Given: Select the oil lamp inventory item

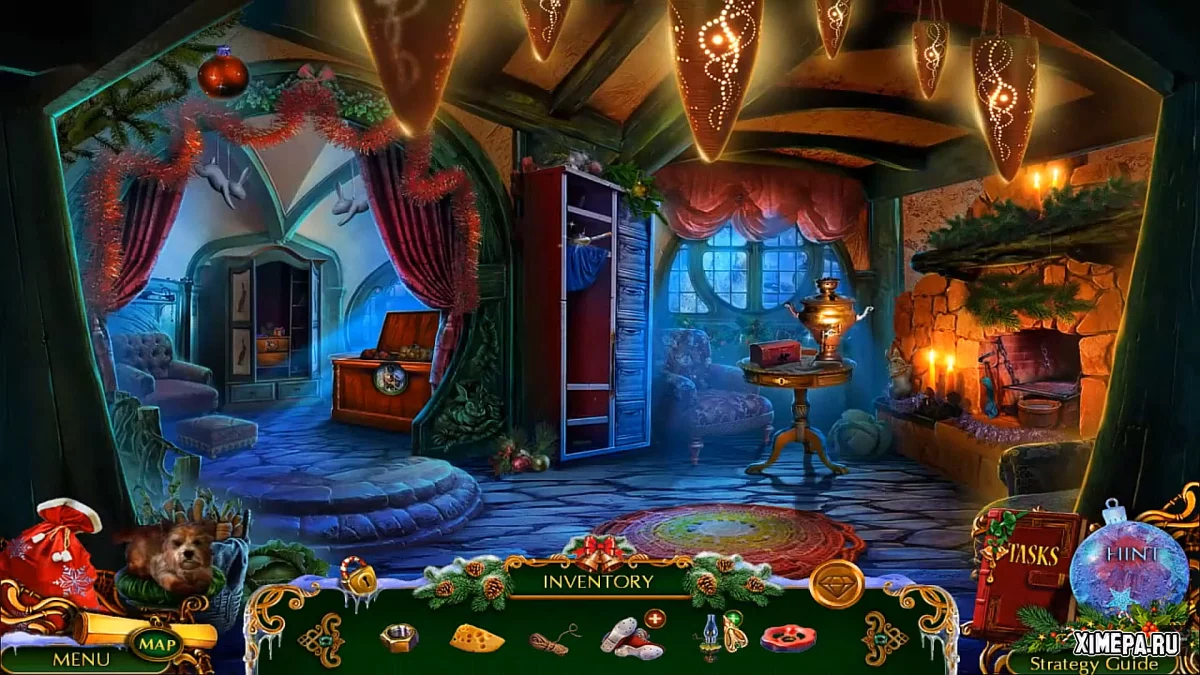Looking at the screenshot, I should click(710, 638).
